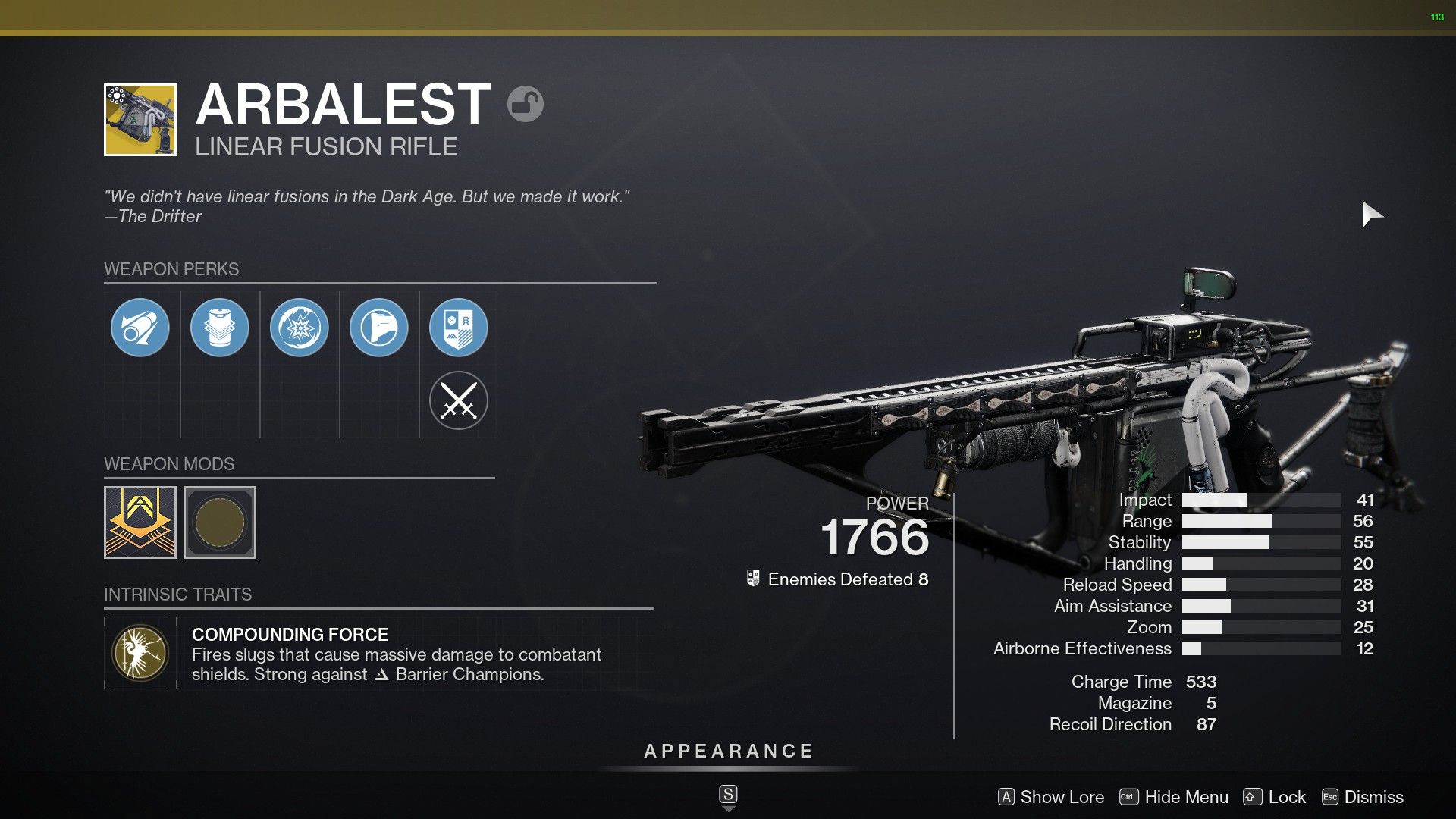Select the equipped yellow weapon mod
The width and height of the screenshot is (1456, 819).
coord(140,522)
